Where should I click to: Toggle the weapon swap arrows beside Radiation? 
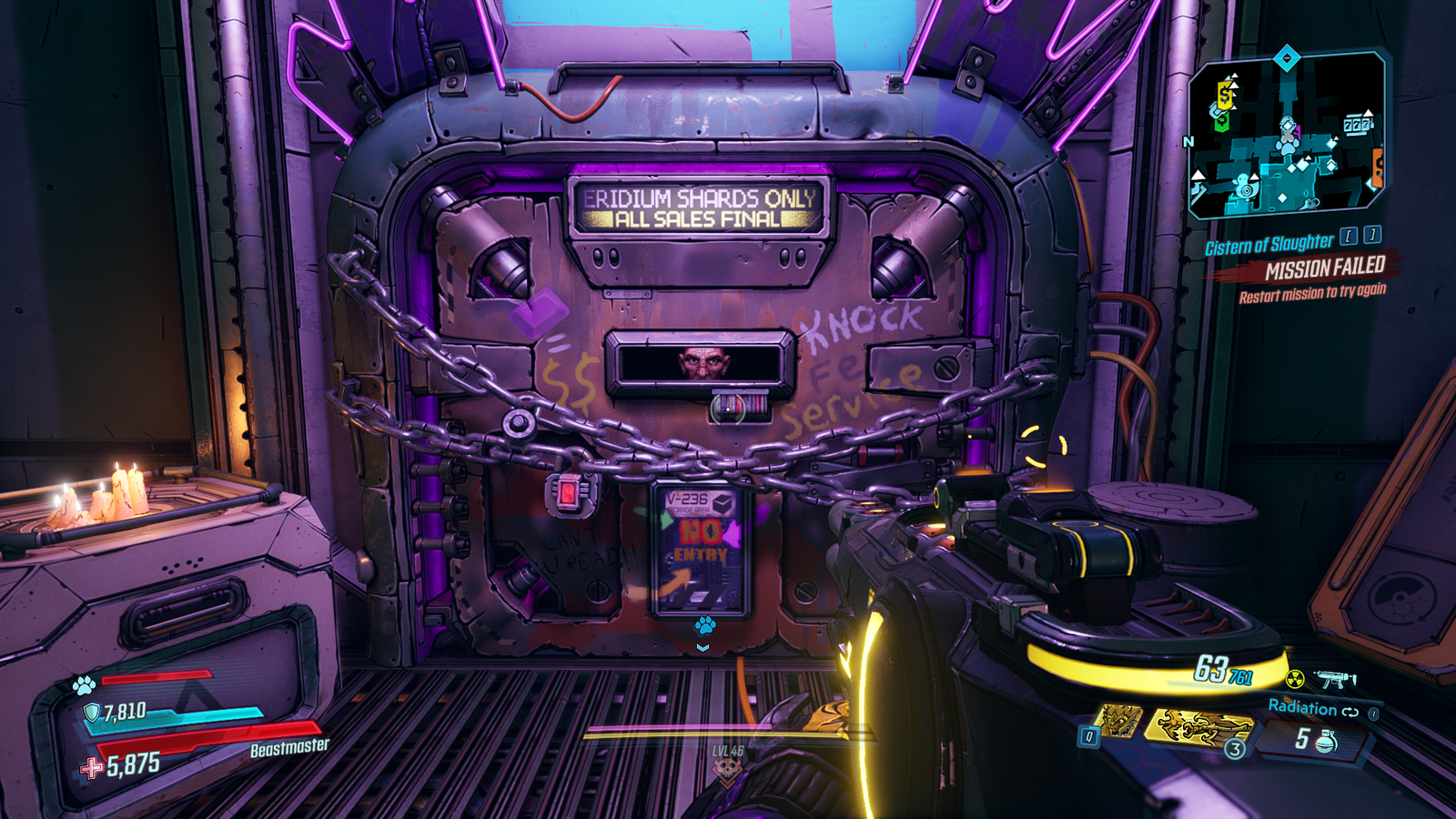click(1350, 712)
